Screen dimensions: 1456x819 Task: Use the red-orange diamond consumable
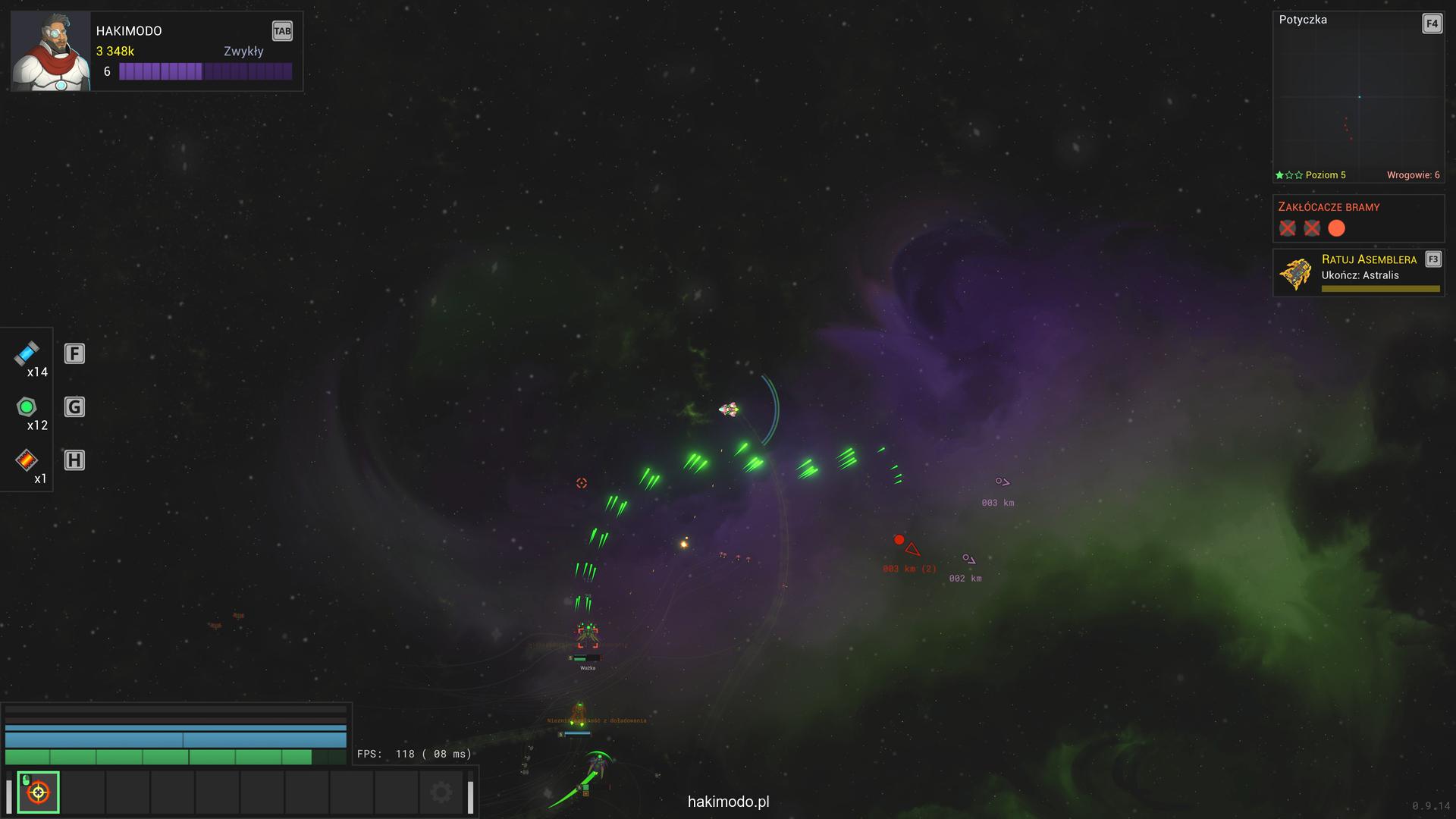point(27,460)
